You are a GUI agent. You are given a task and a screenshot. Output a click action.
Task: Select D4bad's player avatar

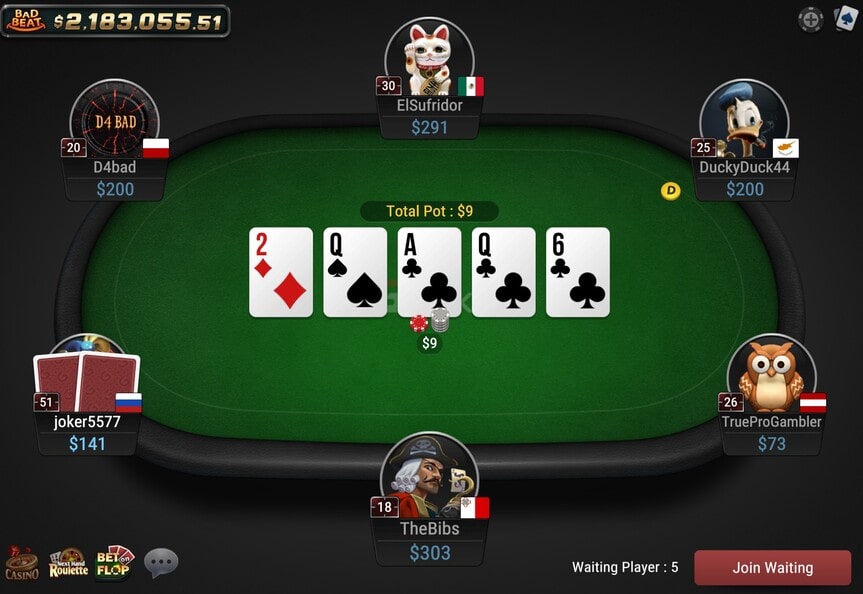click(x=115, y=121)
